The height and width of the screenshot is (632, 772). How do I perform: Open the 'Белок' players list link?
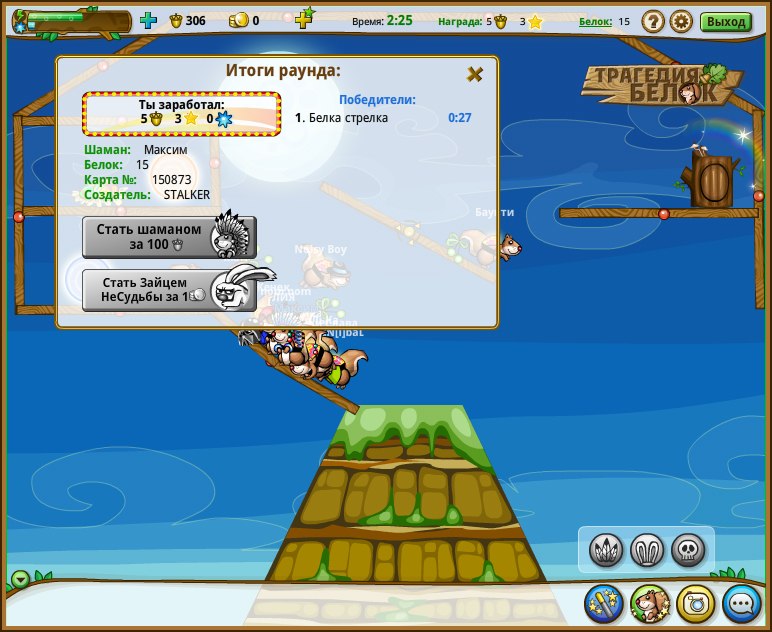[x=594, y=21]
